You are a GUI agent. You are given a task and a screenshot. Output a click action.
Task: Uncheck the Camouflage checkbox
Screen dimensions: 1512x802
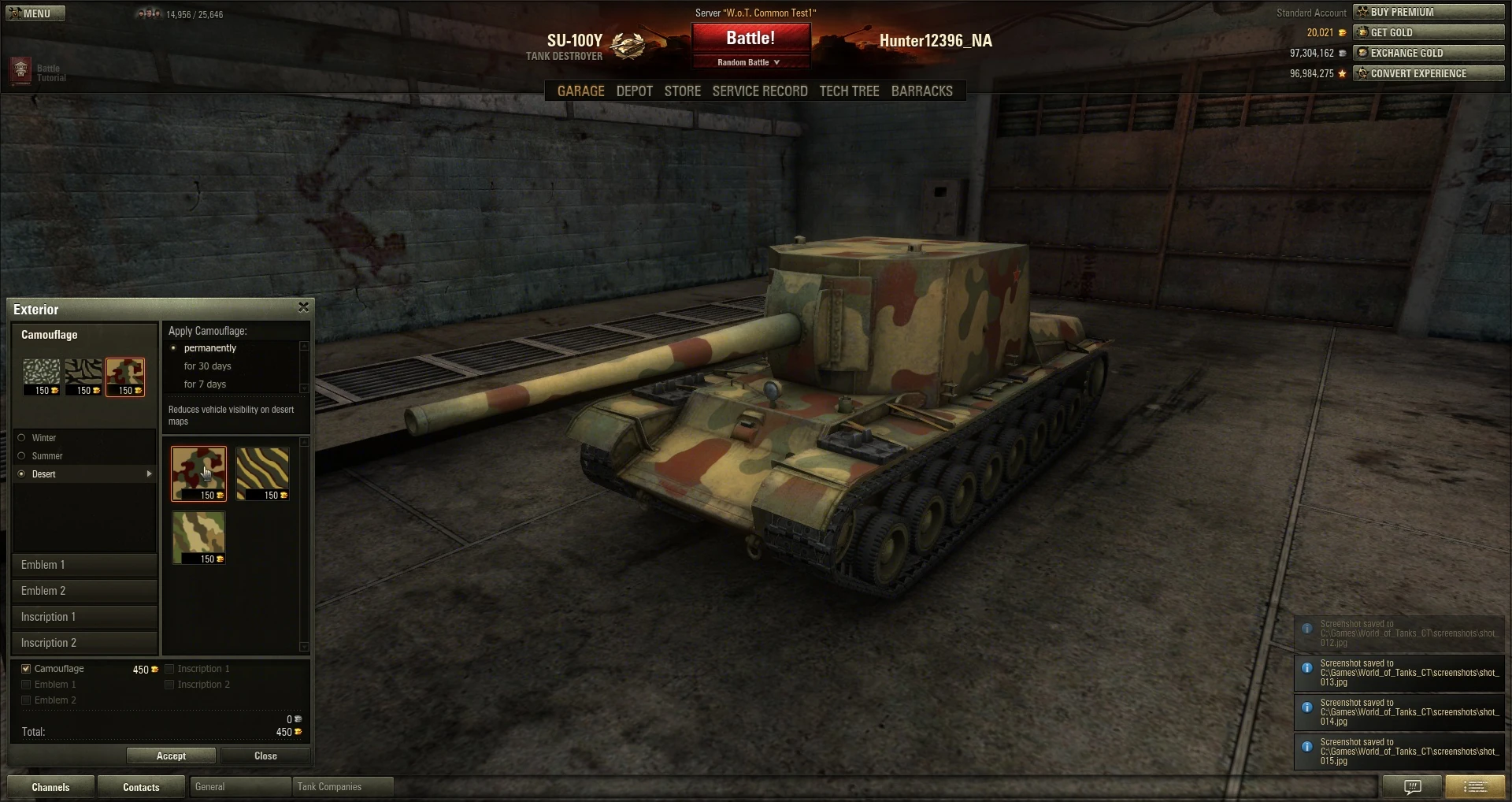[26, 668]
